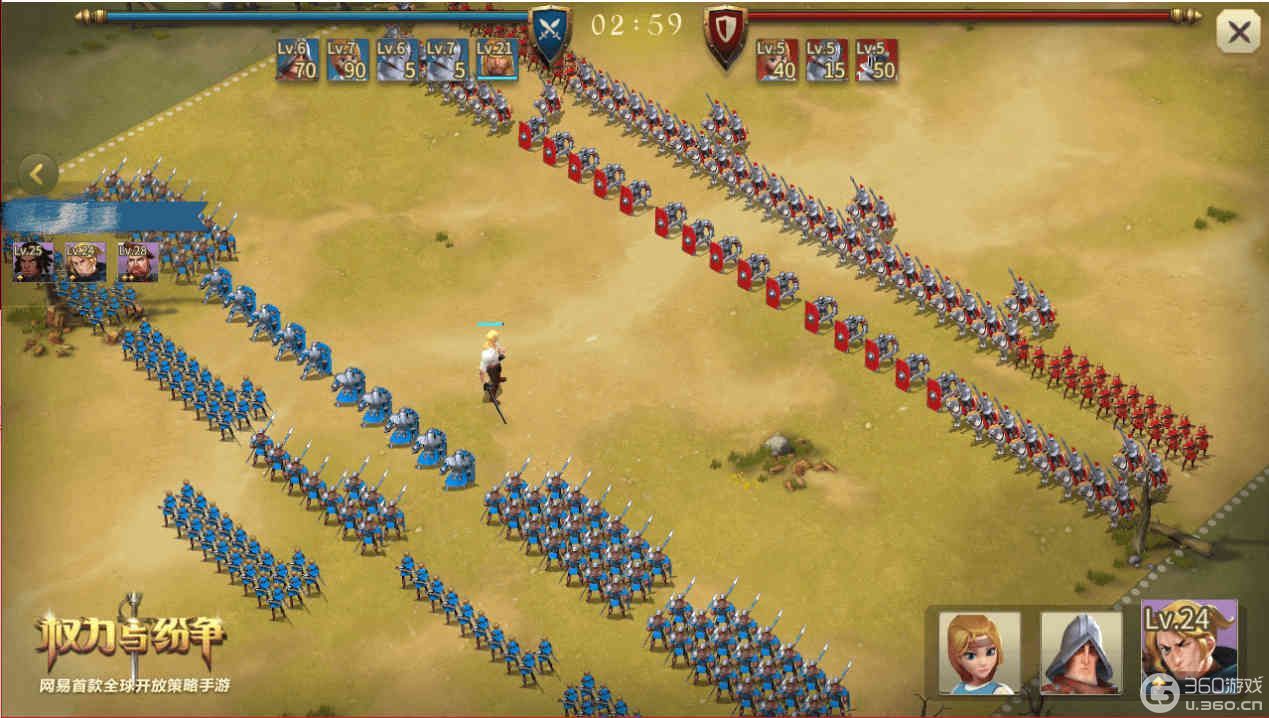The height and width of the screenshot is (718, 1269).
Task: Choose the Lv.28 red-bearded hero portrait
Action: click(x=138, y=262)
